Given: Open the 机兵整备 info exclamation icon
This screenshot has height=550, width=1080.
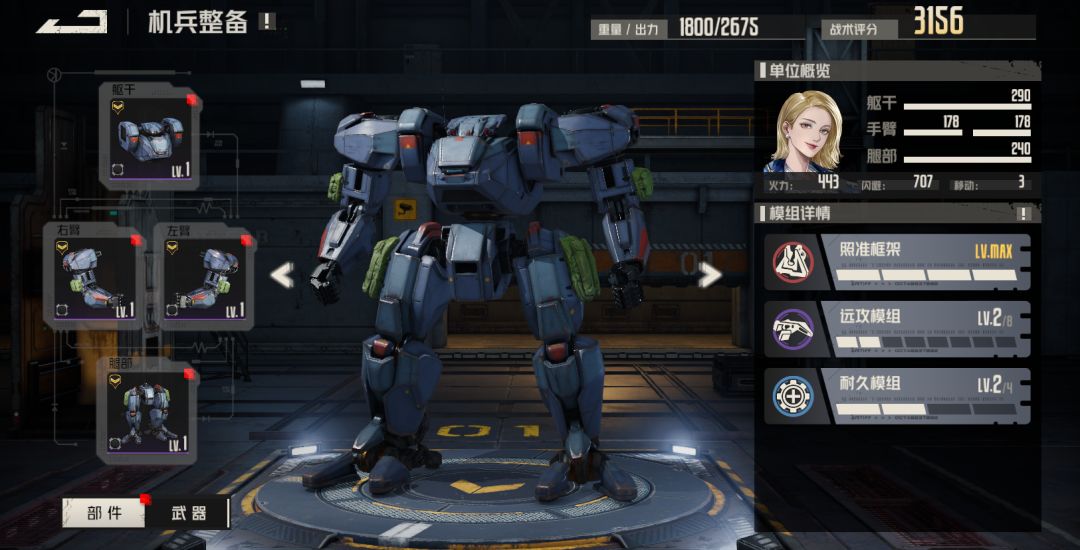Looking at the screenshot, I should tap(267, 21).
